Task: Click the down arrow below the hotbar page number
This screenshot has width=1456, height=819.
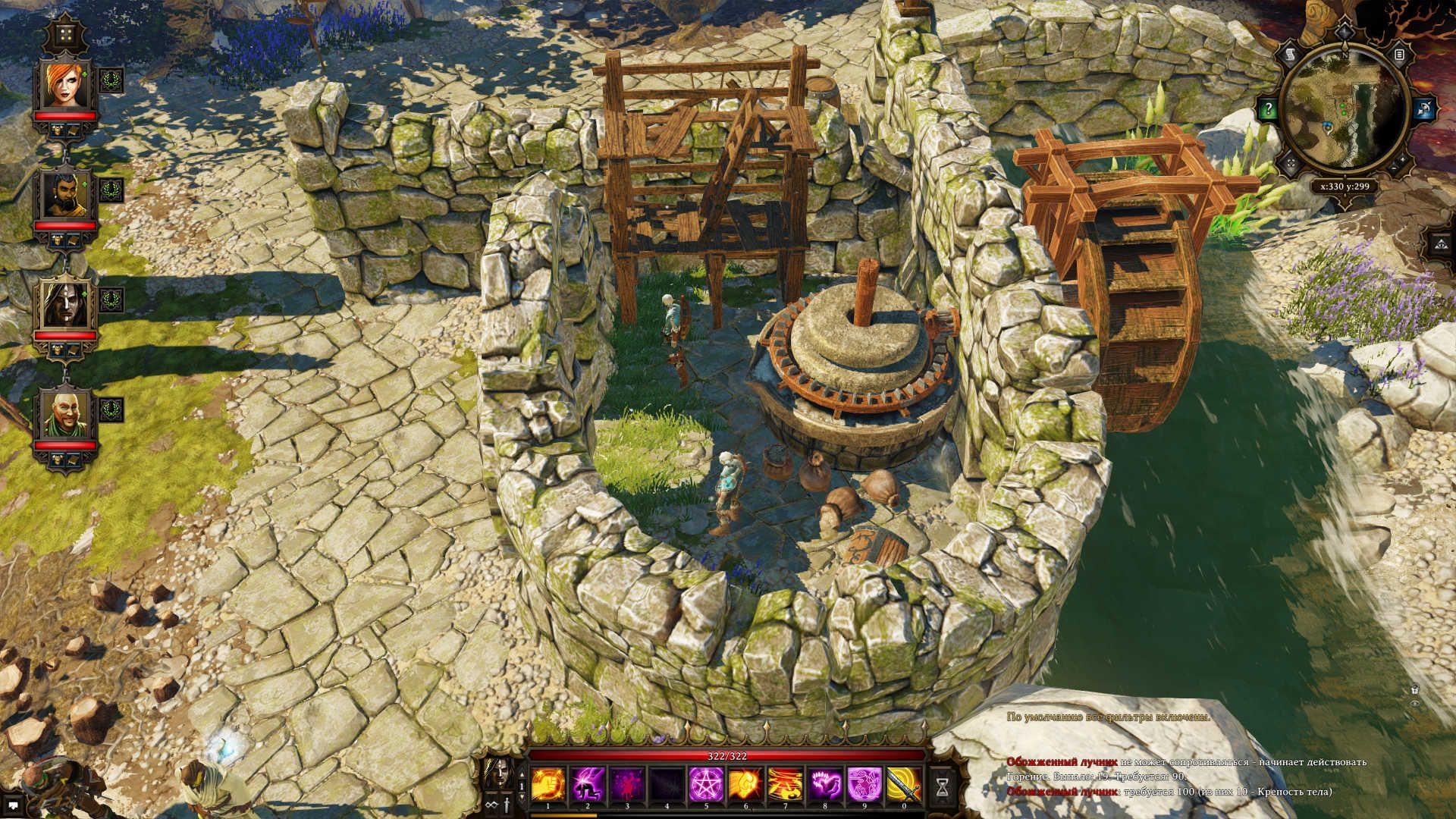Action: coord(521,798)
